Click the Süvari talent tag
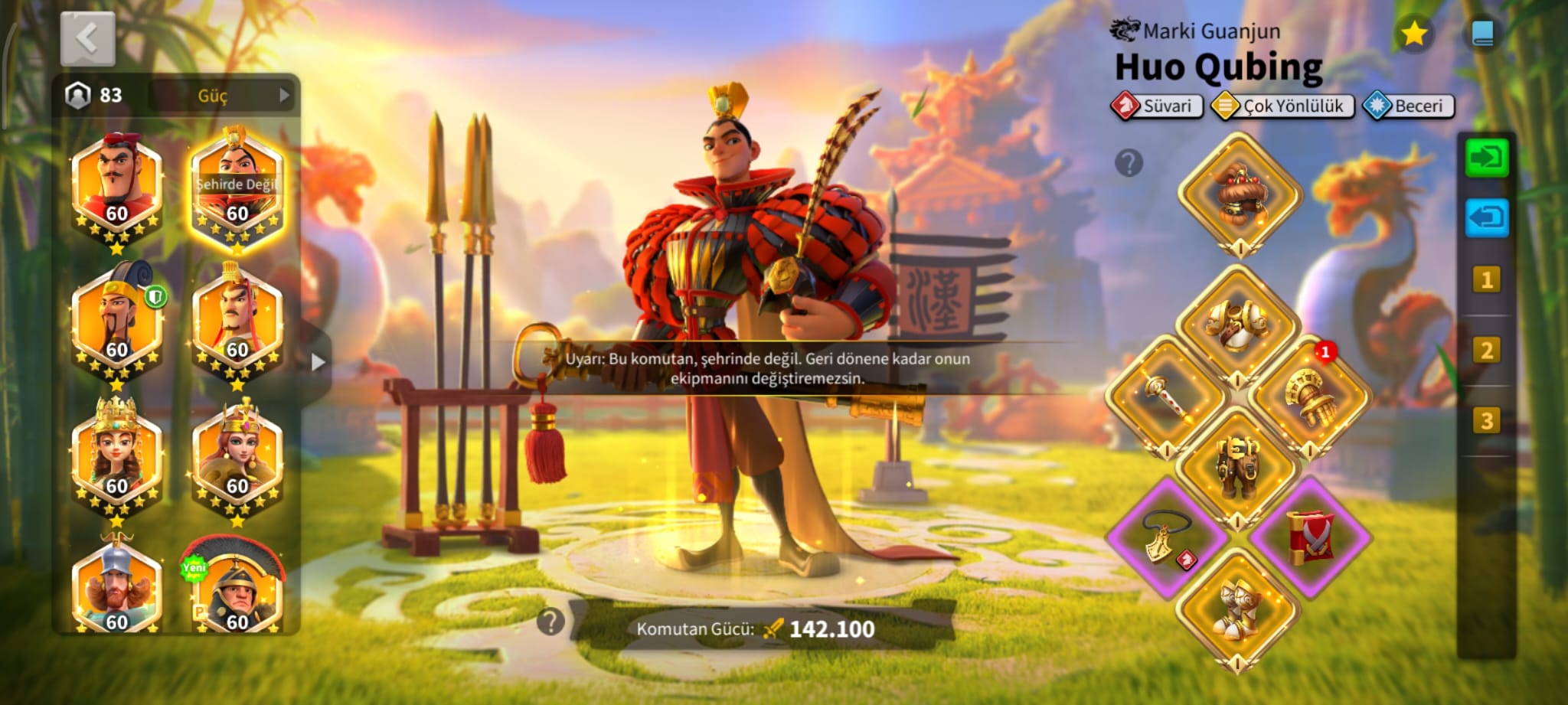The image size is (1568, 705). [1157, 106]
